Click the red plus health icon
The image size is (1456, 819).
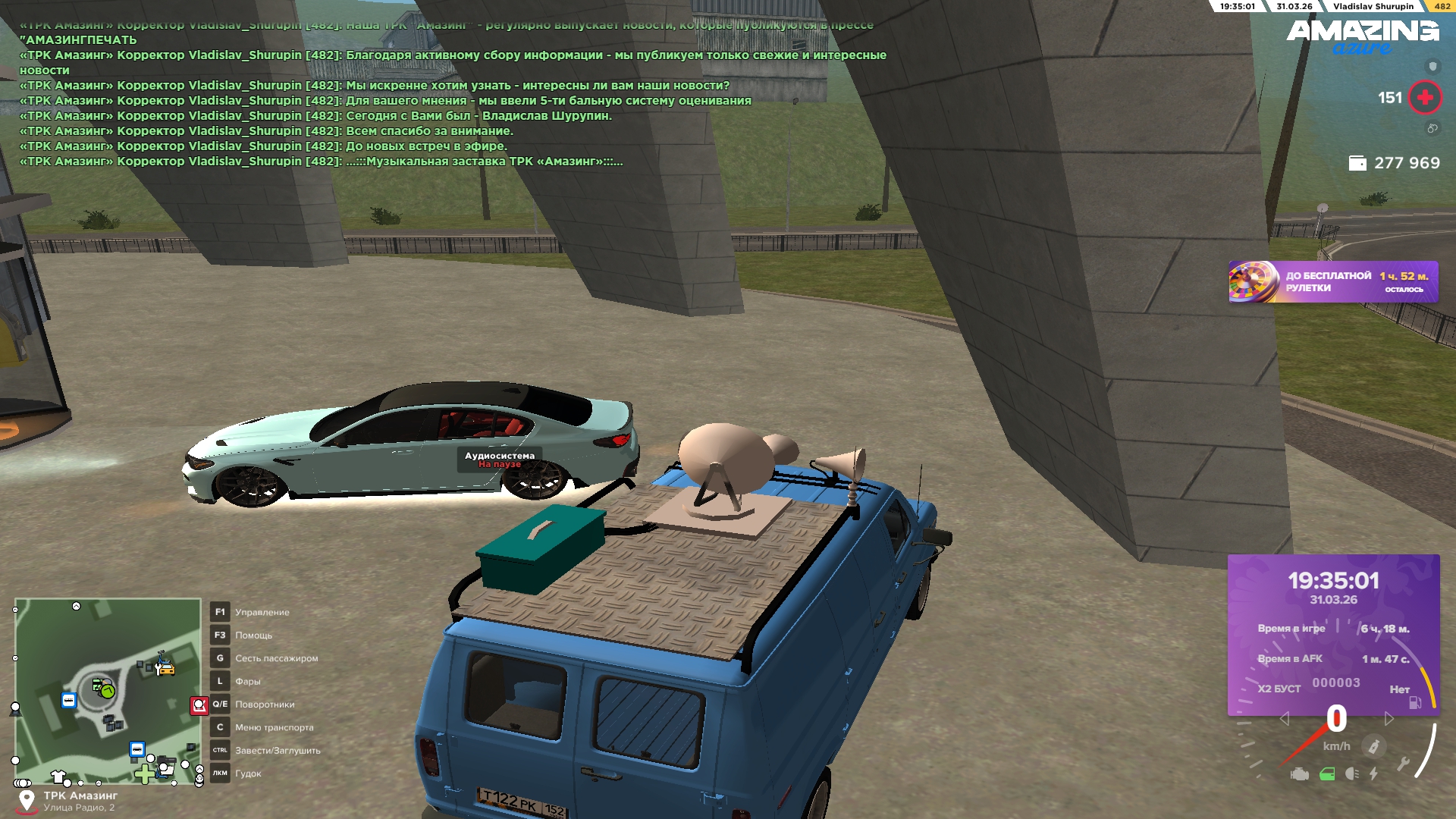[x=1424, y=98]
